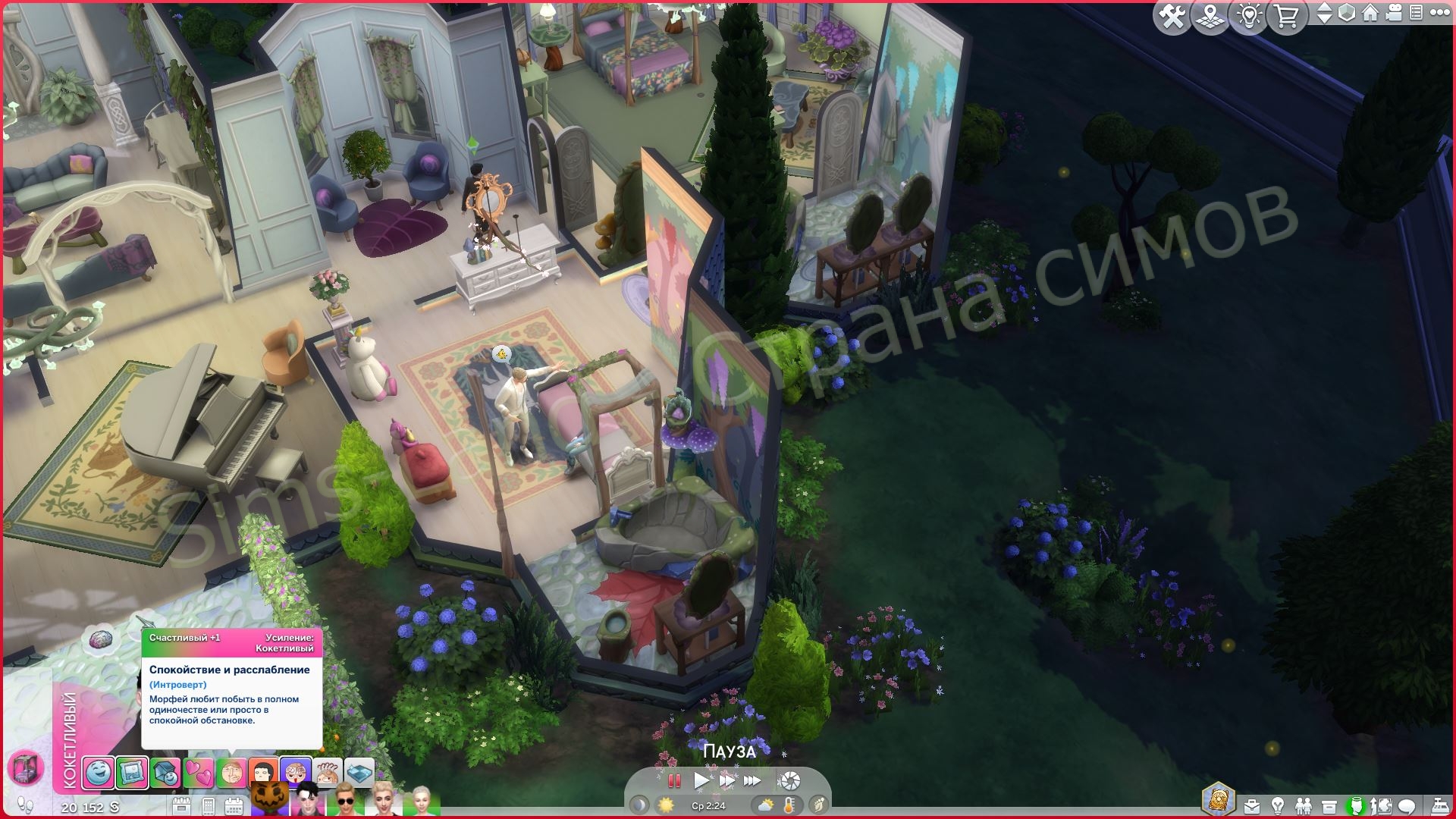Toggle the walls view cube icon
The image size is (1456, 819).
(1347, 14)
